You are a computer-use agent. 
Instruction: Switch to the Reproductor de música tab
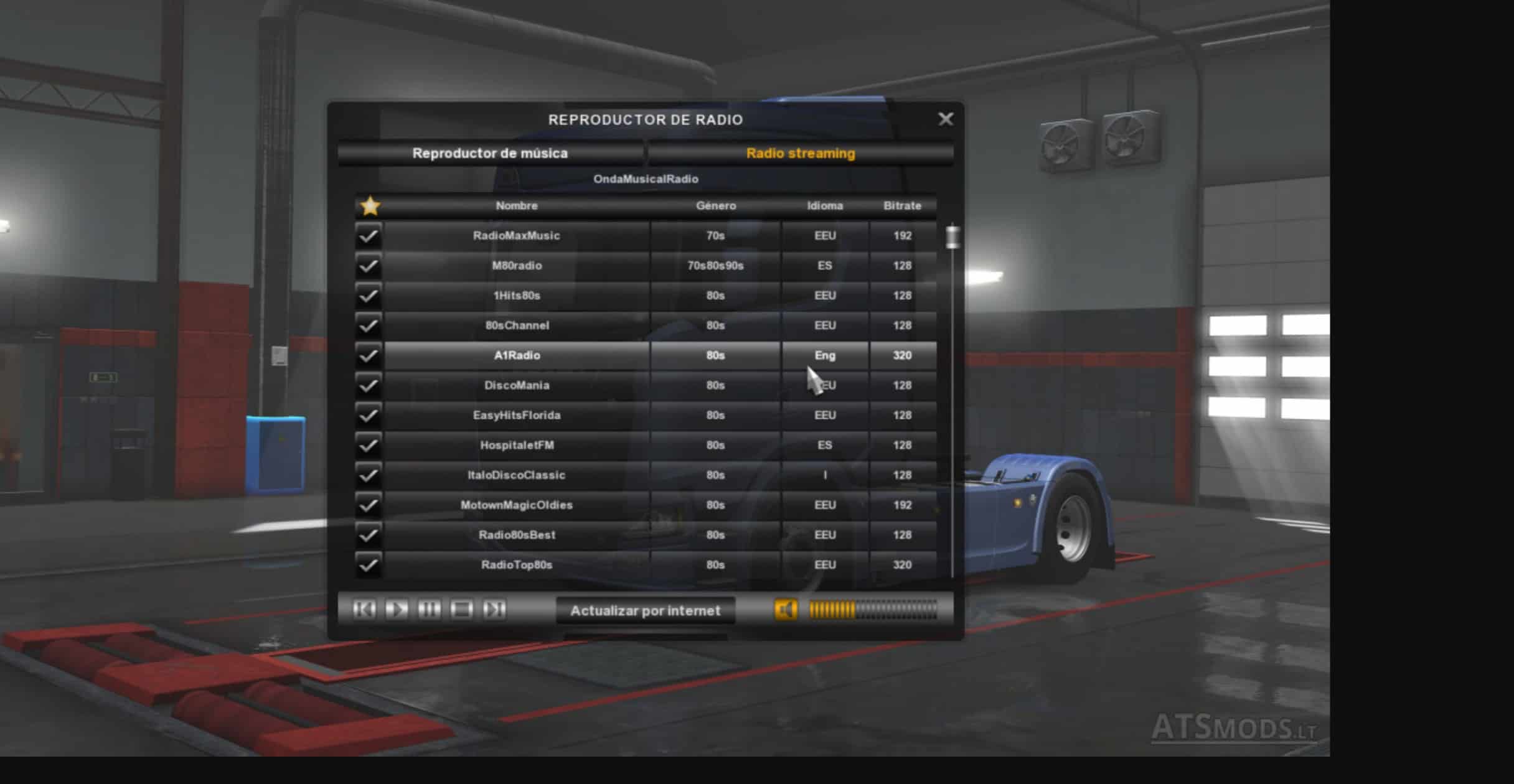click(490, 153)
